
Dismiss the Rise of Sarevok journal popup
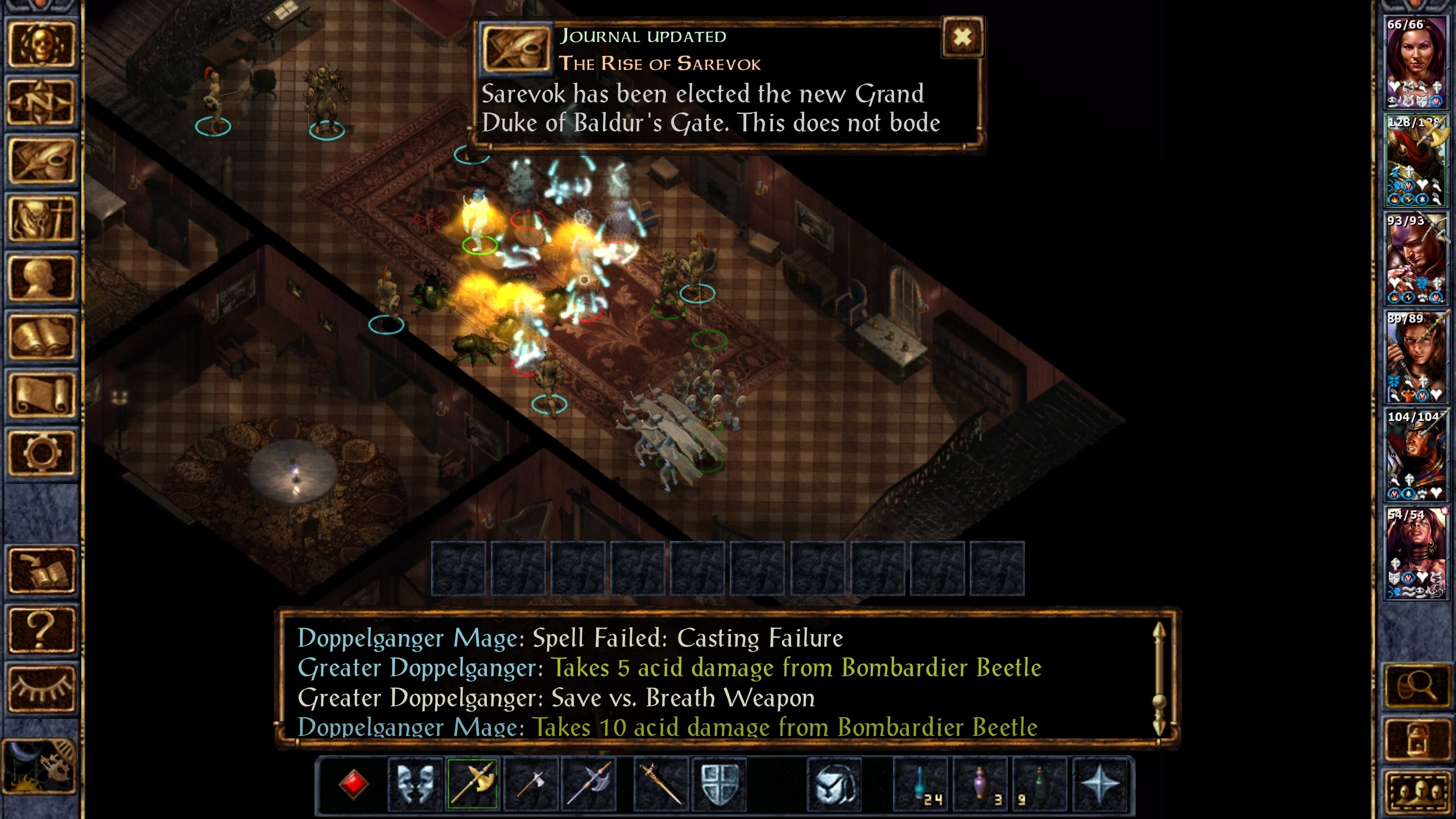click(960, 37)
